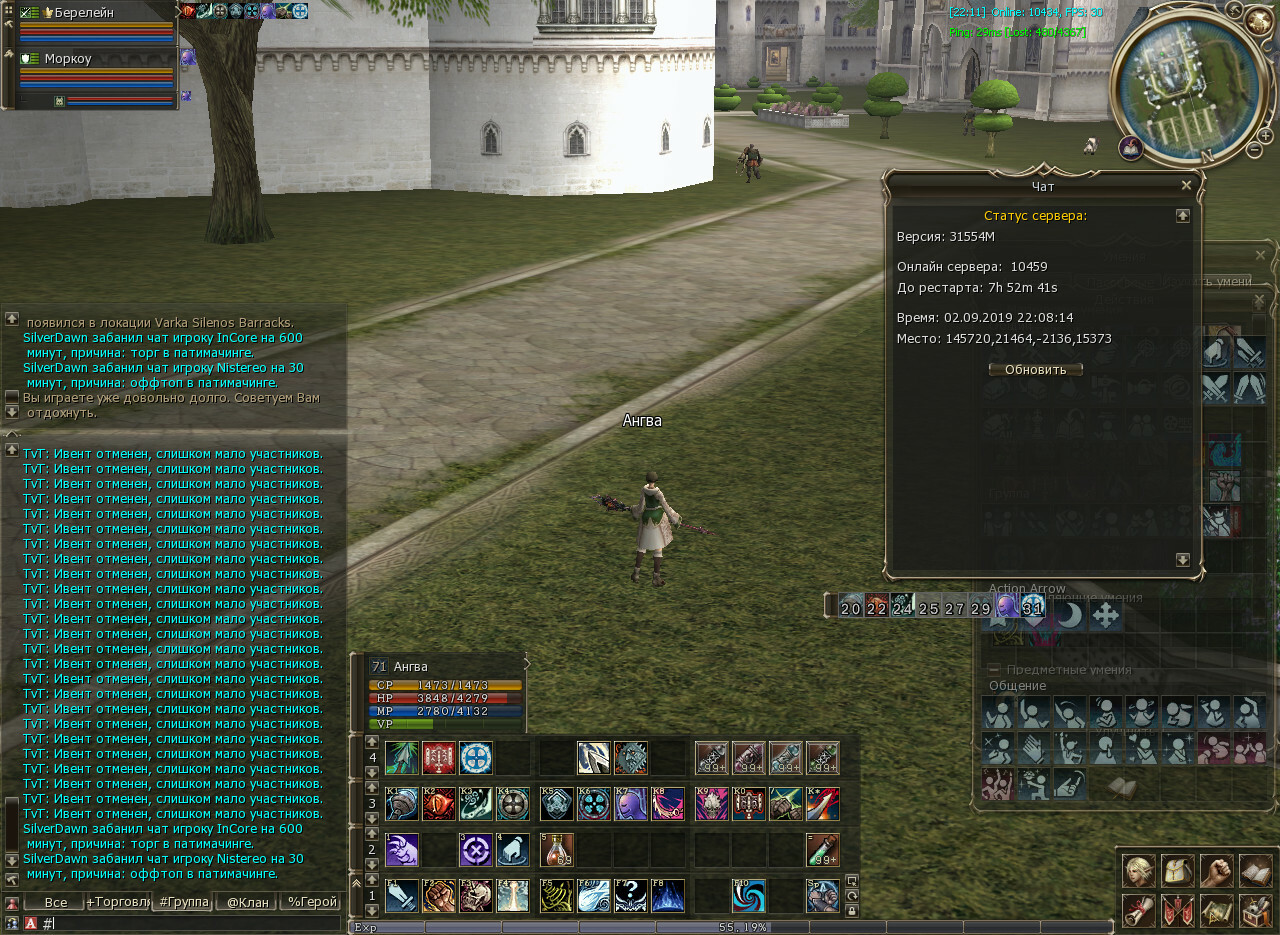Use the red potion in slot 5
The height and width of the screenshot is (935, 1280).
(558, 850)
